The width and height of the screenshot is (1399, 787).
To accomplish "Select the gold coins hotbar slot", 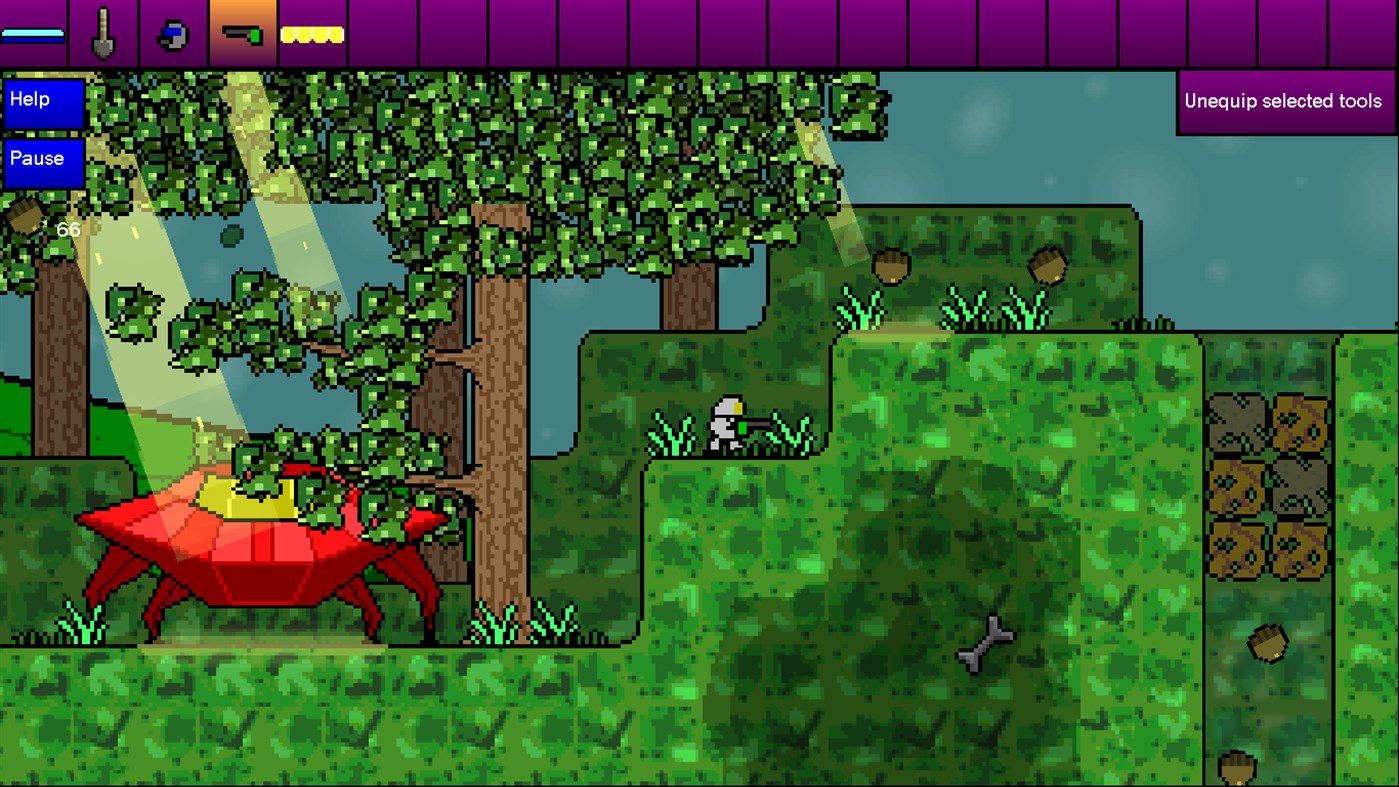I will tap(311, 32).
